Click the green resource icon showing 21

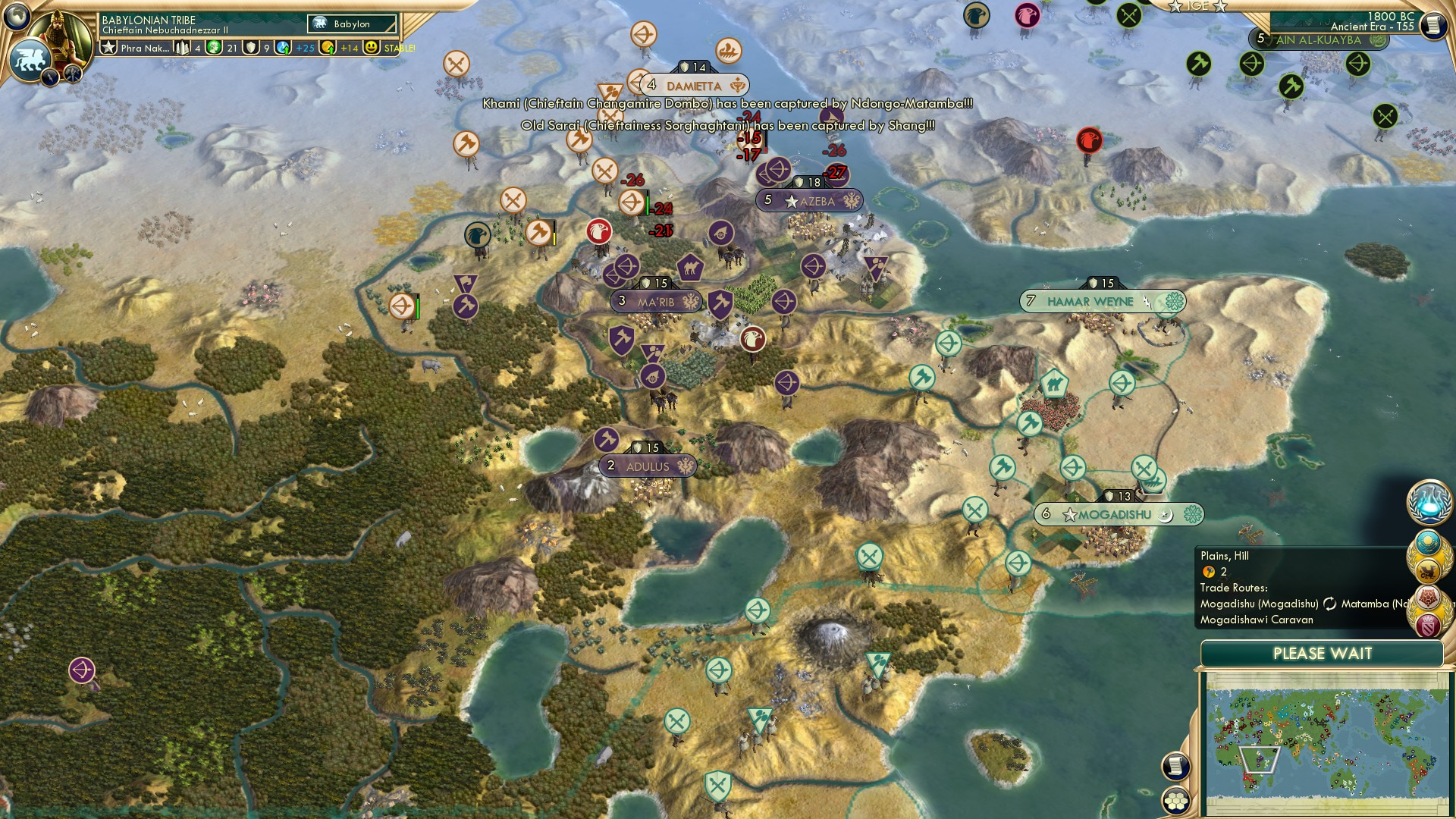[216, 47]
